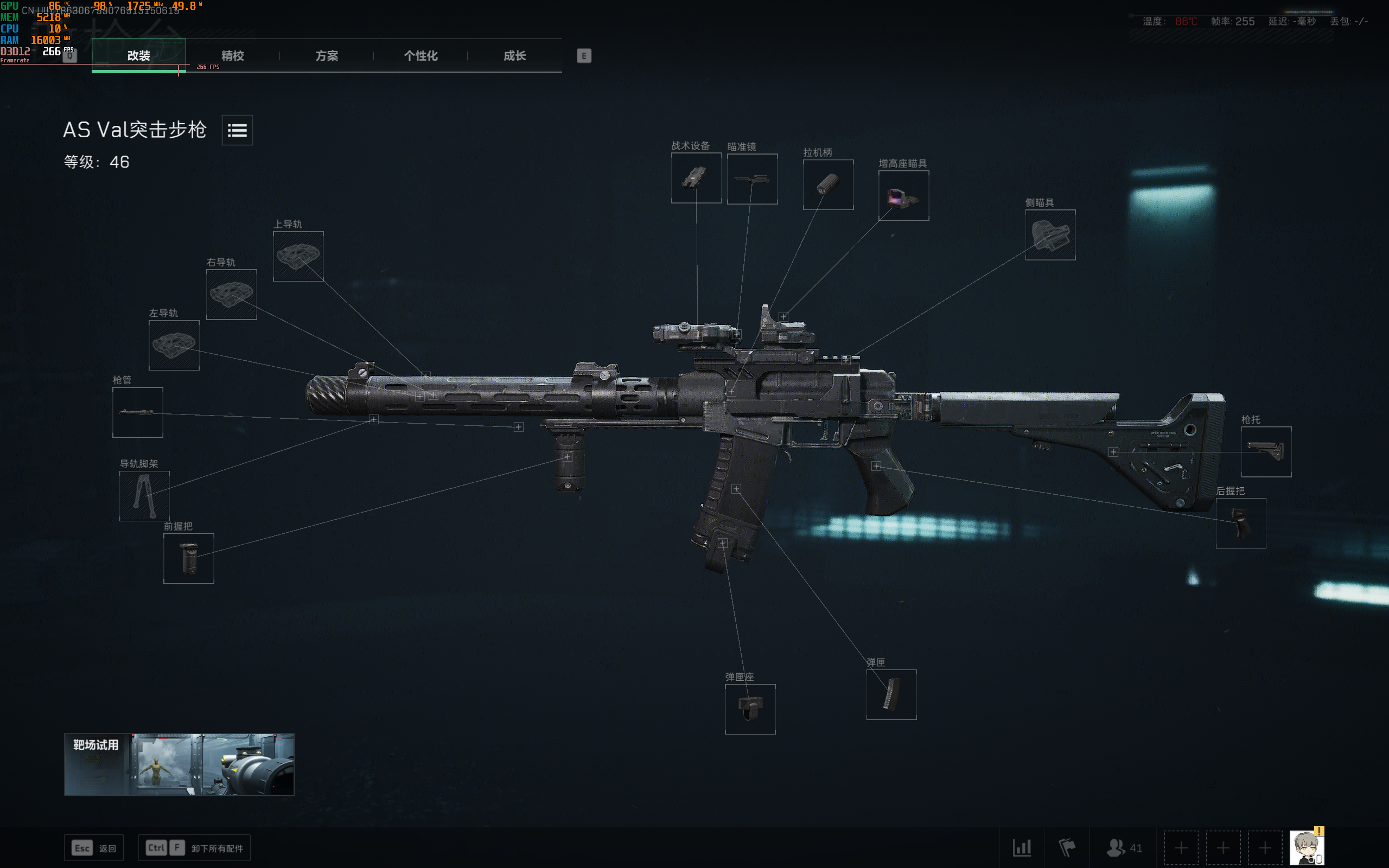Click the 后握把 rear grip slot
The height and width of the screenshot is (868, 1389).
1240,523
